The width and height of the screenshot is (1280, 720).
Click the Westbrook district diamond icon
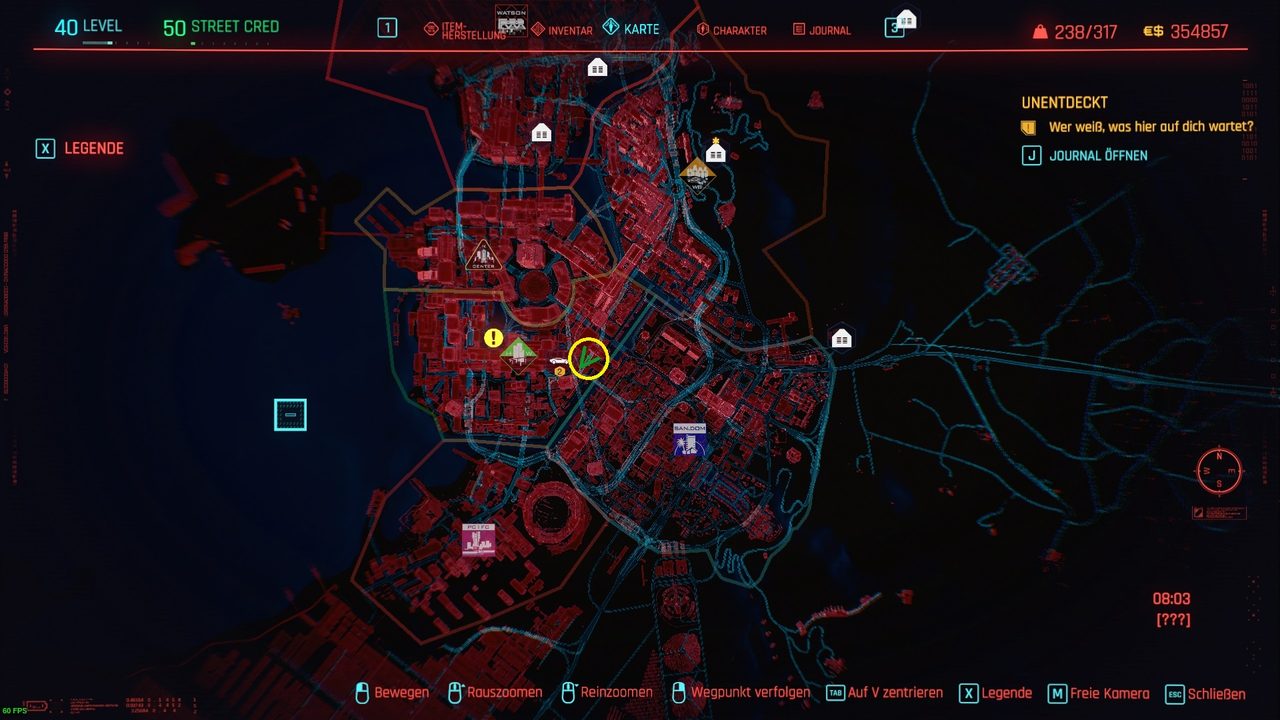click(x=698, y=173)
